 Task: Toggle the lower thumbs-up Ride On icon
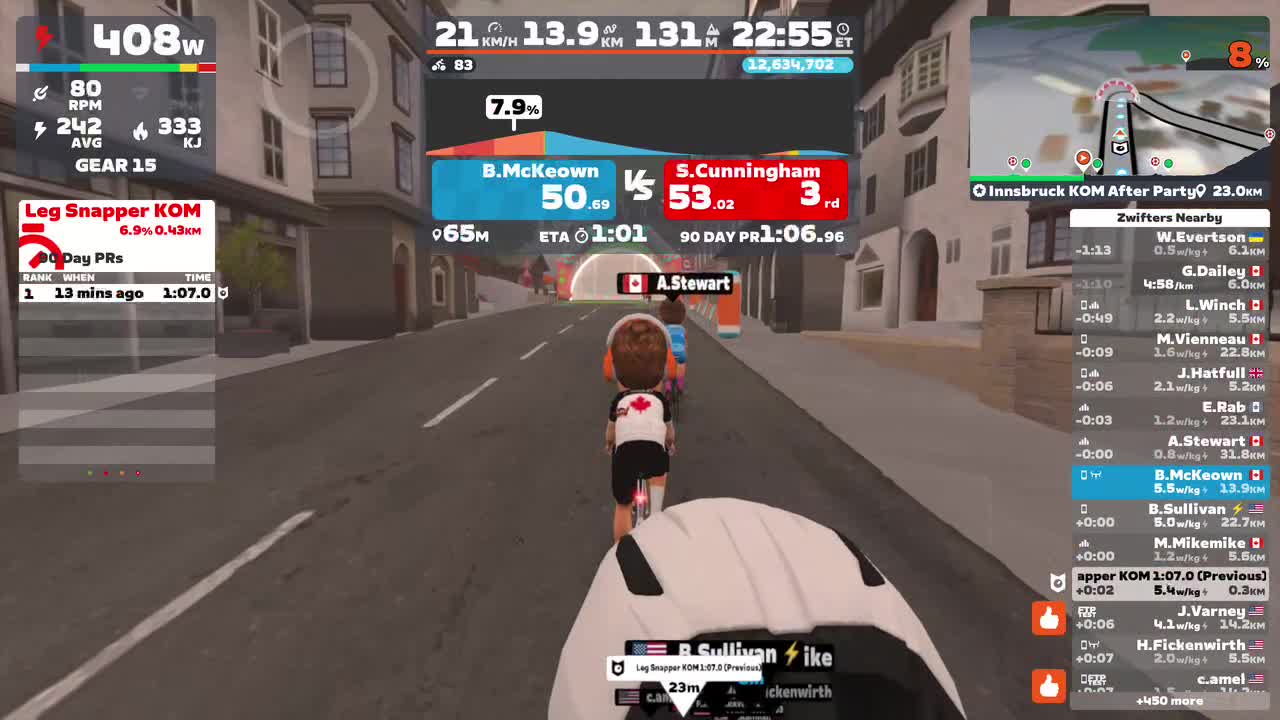(1048, 686)
